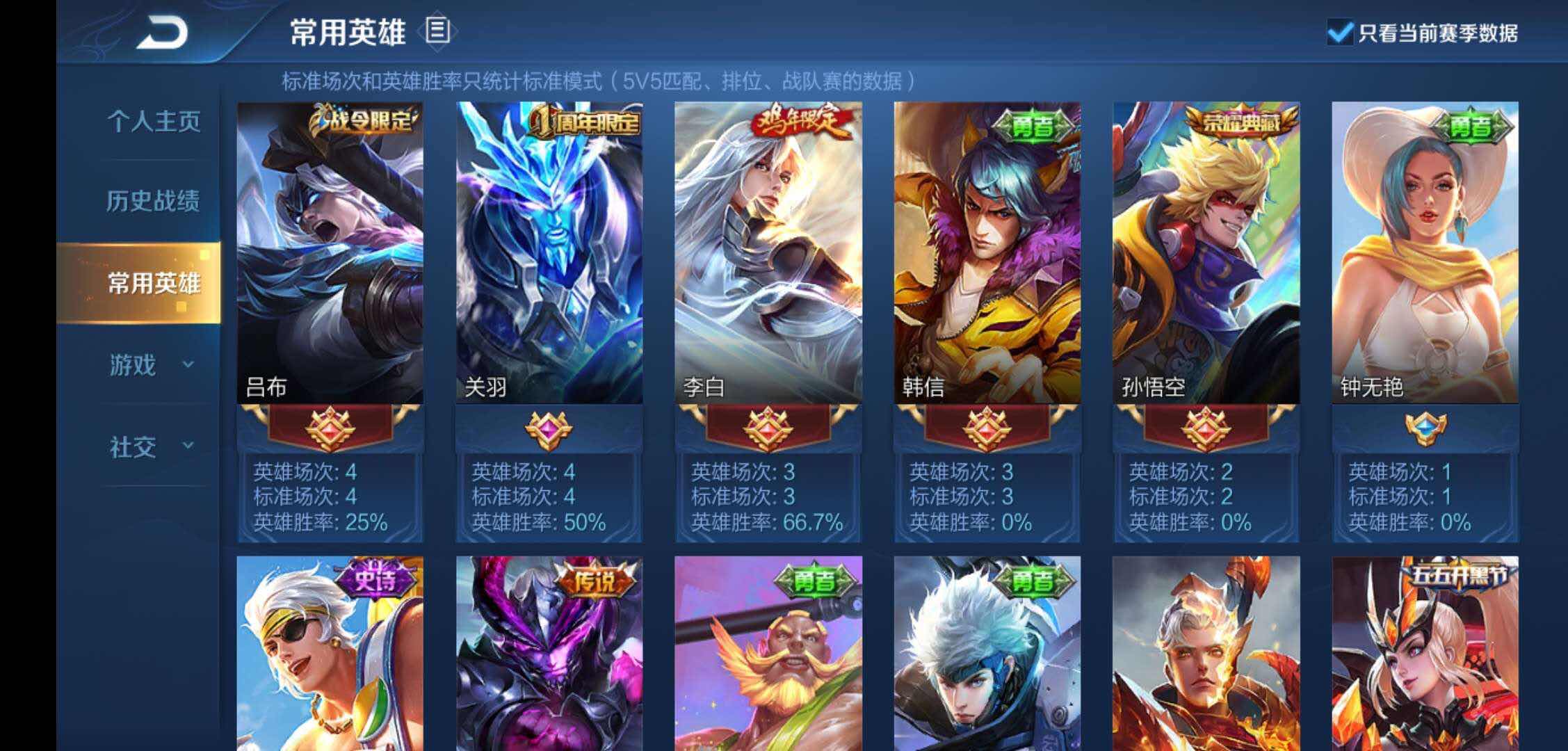Switch to the 历史战绩 tab
The width and height of the screenshot is (1568, 751).
tap(154, 200)
